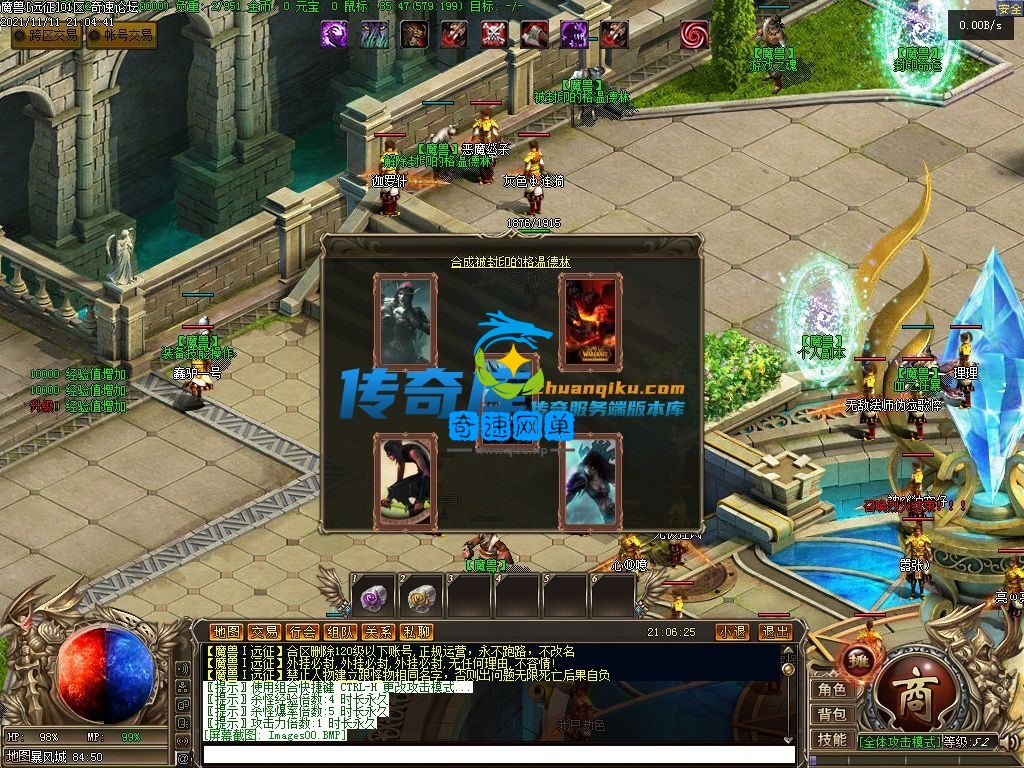The width and height of the screenshot is (1024, 768).
Task: Open the 角色 character panel
Action: [832, 690]
